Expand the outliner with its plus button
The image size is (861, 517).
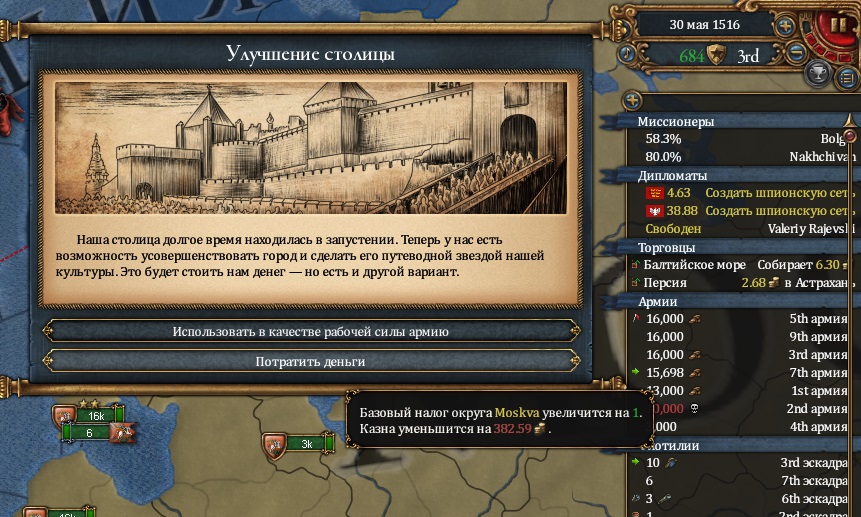[632, 100]
